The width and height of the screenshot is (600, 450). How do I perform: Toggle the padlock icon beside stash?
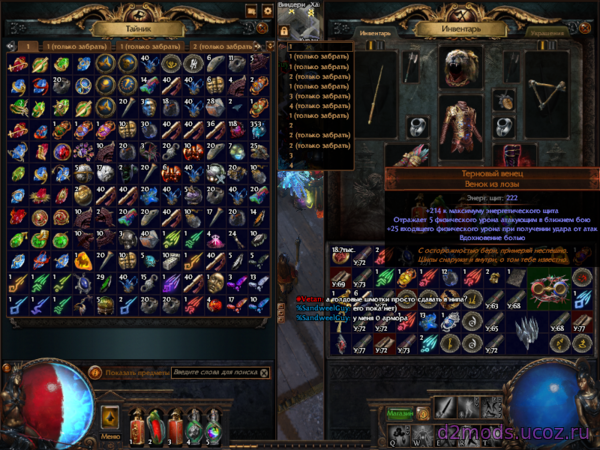coord(285,31)
